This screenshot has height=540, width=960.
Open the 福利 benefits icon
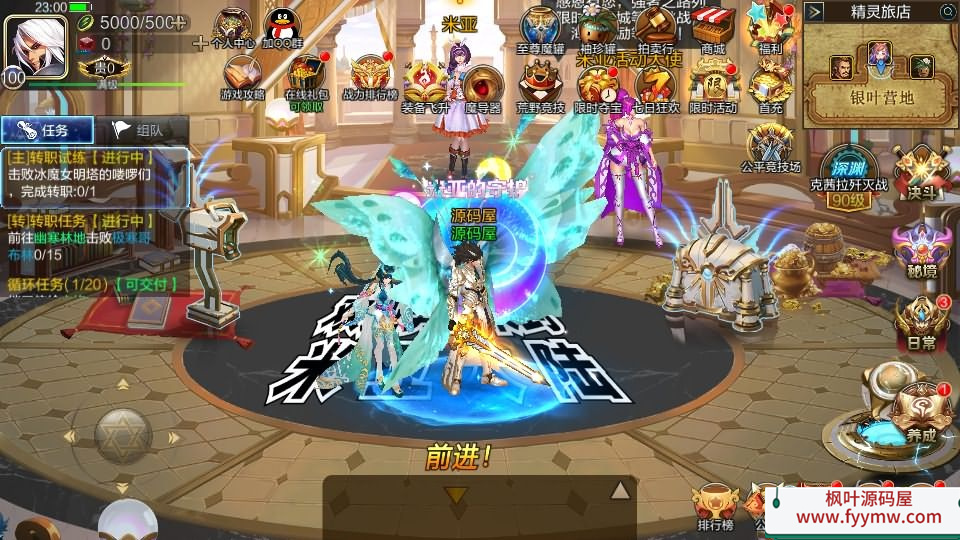click(770, 27)
